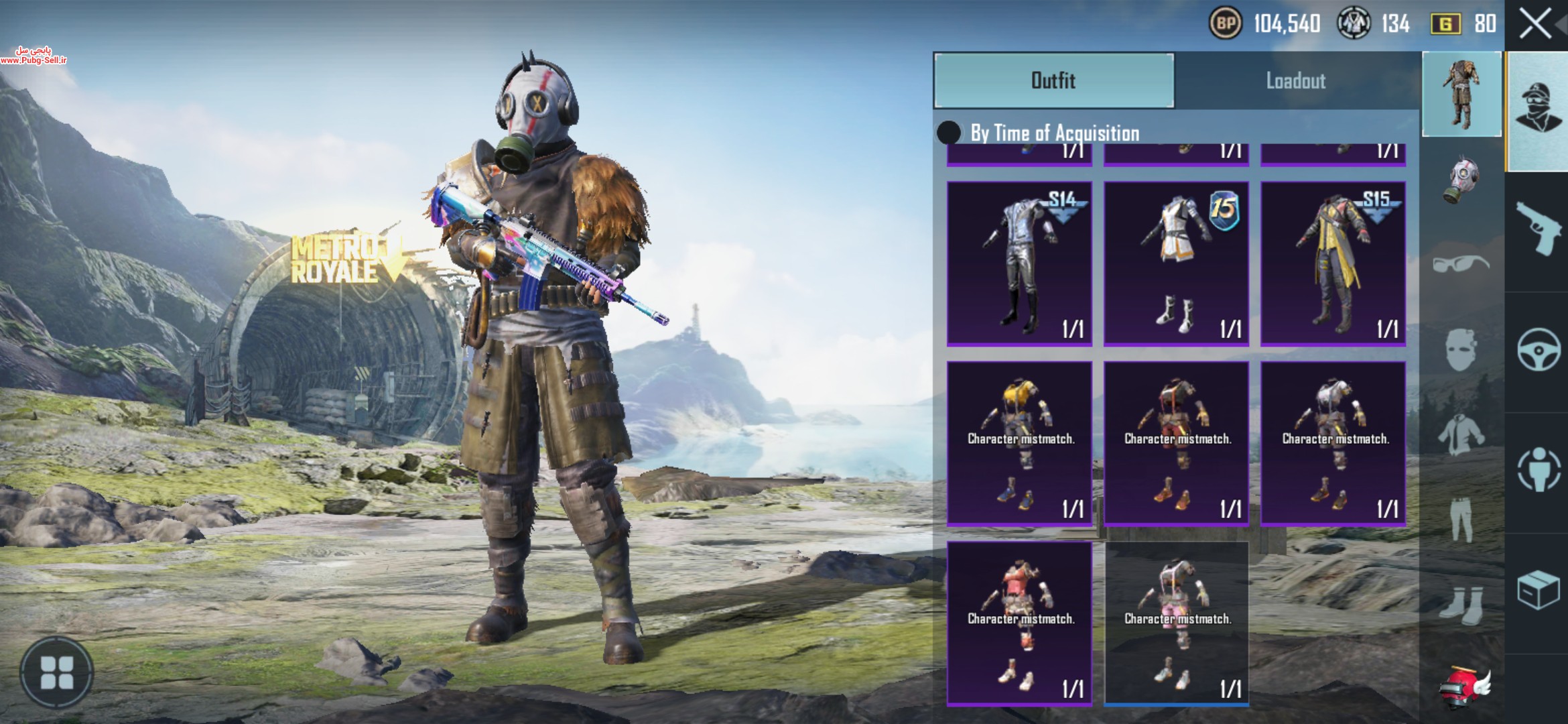This screenshot has height=724, width=1568.
Task: Close the inventory with the X button
Action: click(1534, 25)
